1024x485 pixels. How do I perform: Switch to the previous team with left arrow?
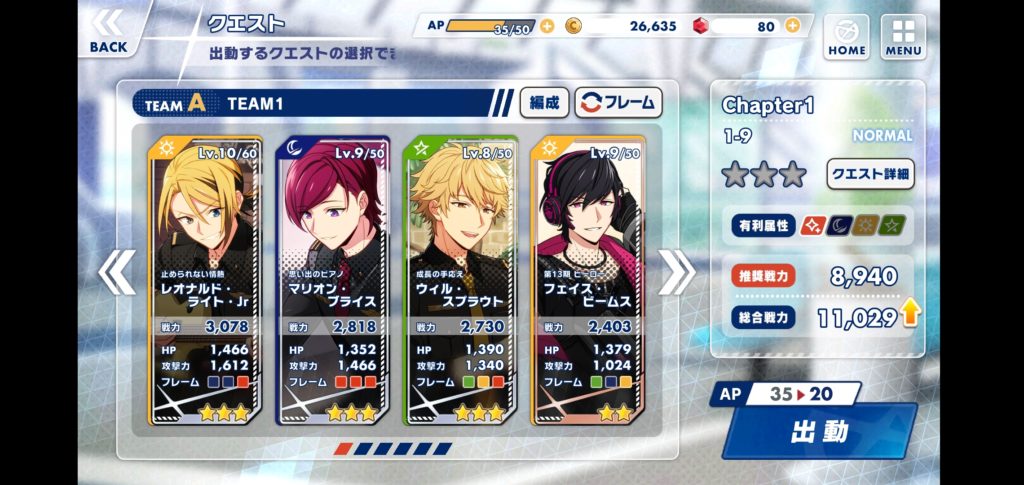[x=116, y=271]
